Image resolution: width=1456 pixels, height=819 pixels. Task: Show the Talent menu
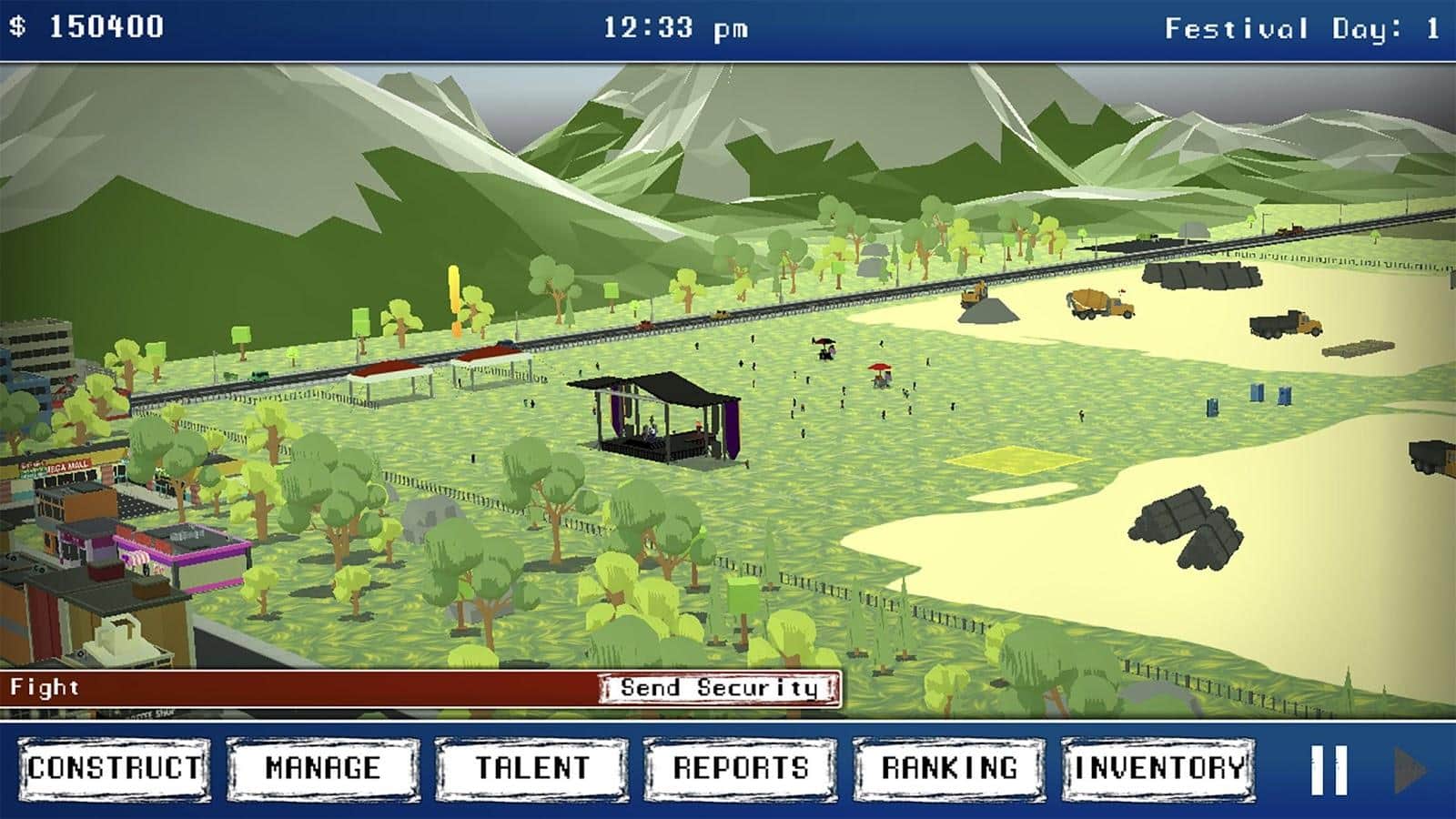pos(532,769)
